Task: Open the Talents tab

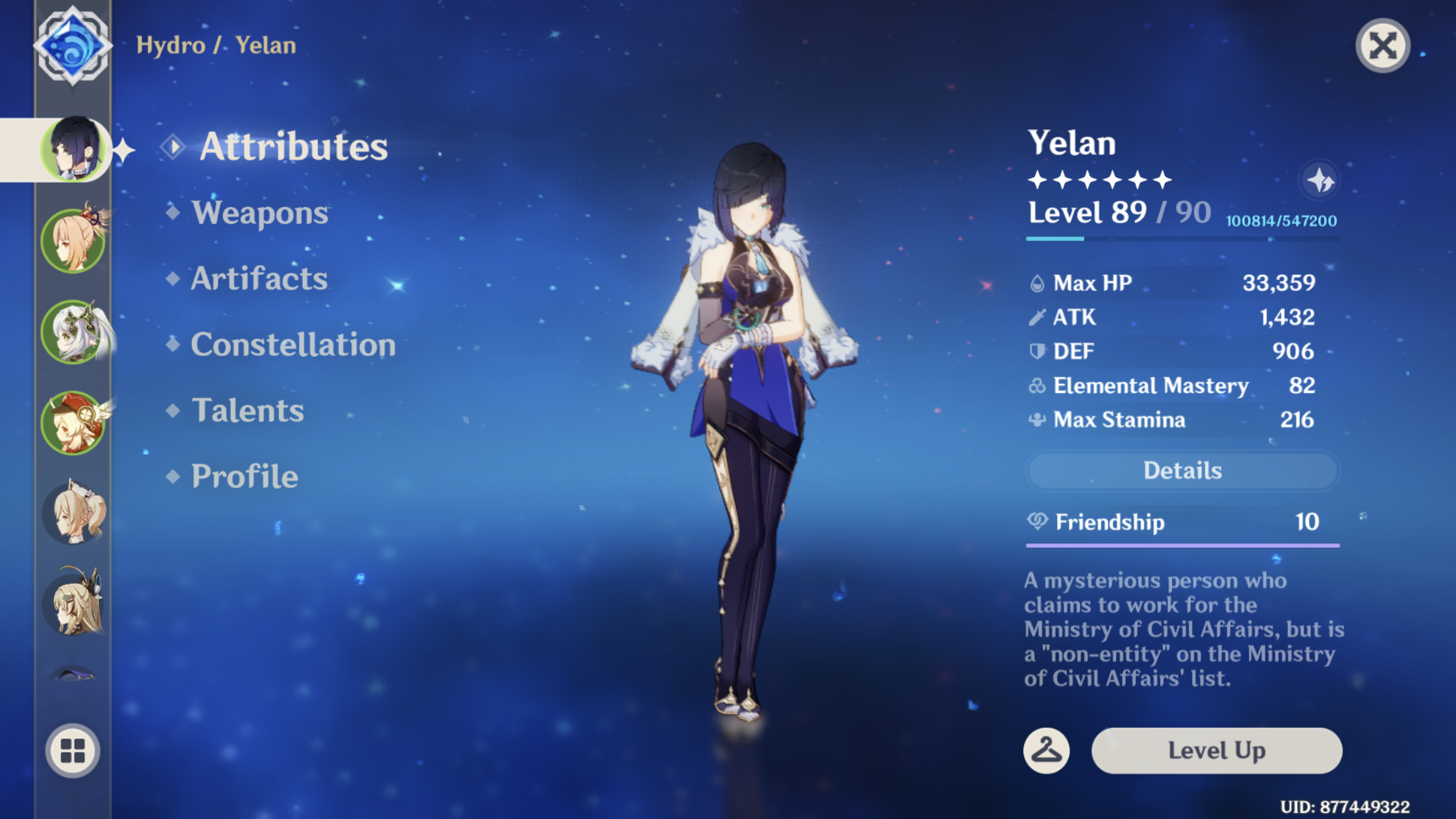Action: click(247, 410)
